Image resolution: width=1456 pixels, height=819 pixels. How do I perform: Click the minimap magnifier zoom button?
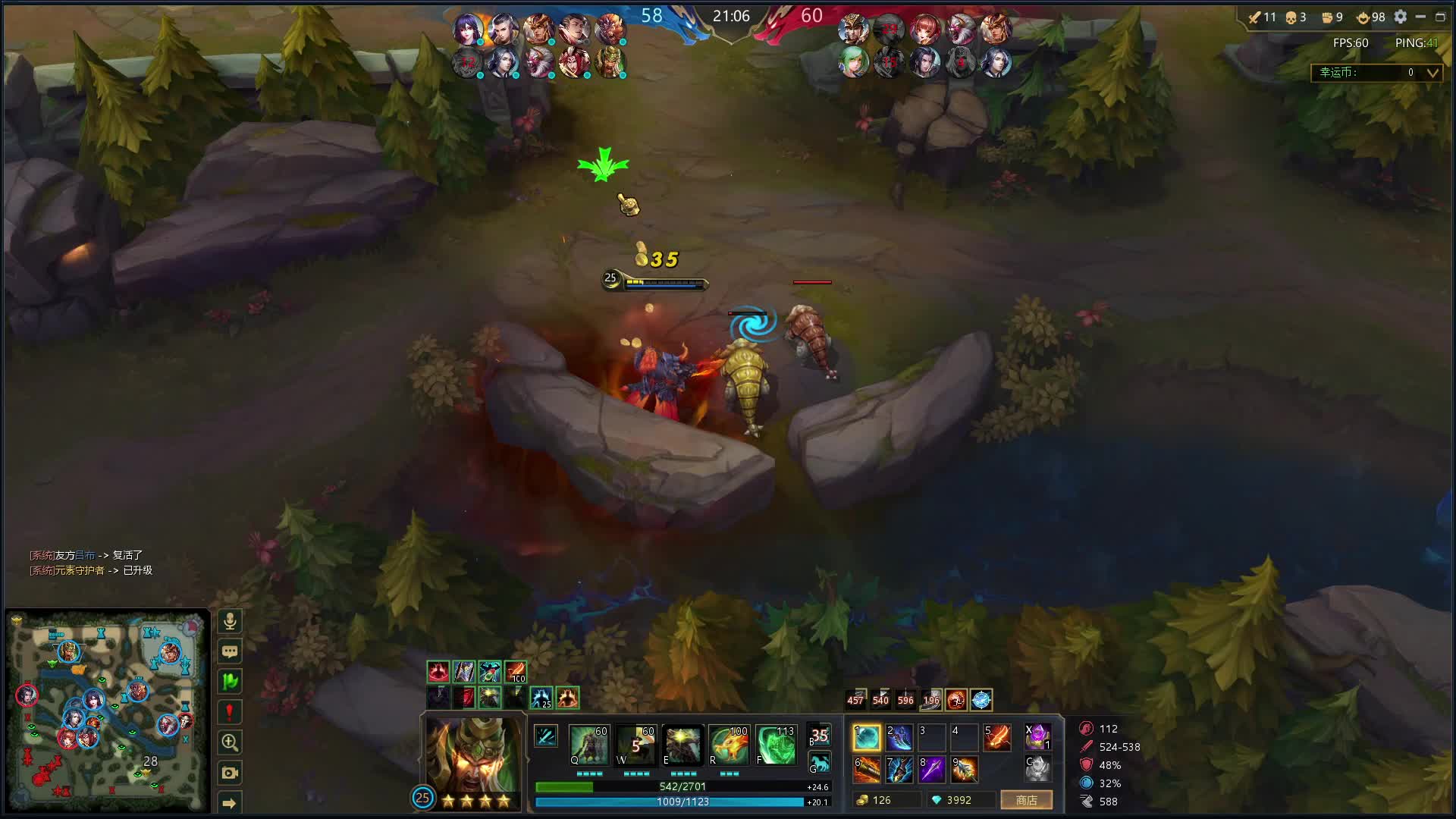pyautogui.click(x=230, y=742)
